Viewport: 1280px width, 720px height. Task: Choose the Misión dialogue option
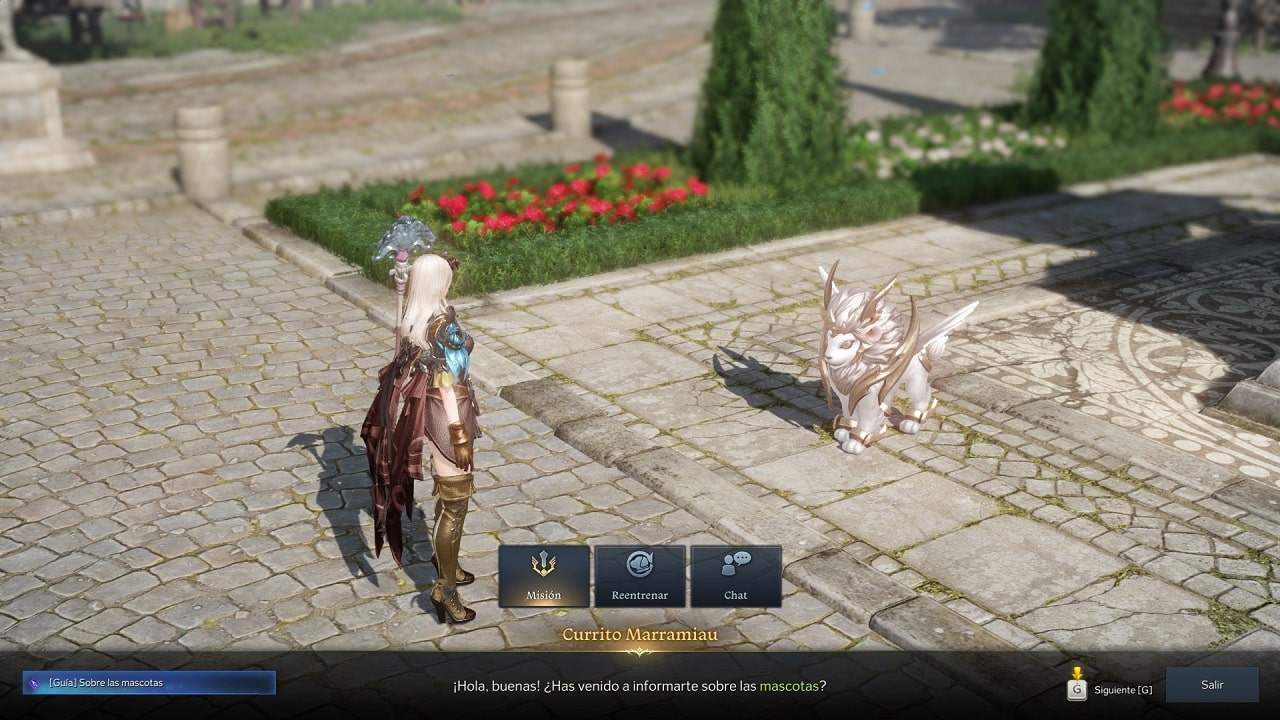pyautogui.click(x=544, y=576)
